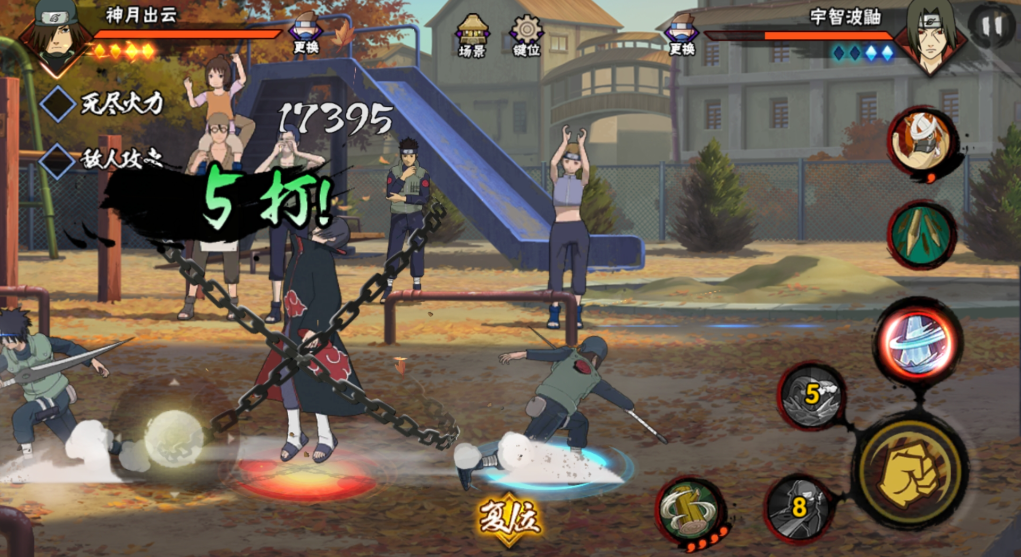Viewport: 1021px width, 557px height.
Task: Call the white-haired summon icon
Action: [x=922, y=143]
